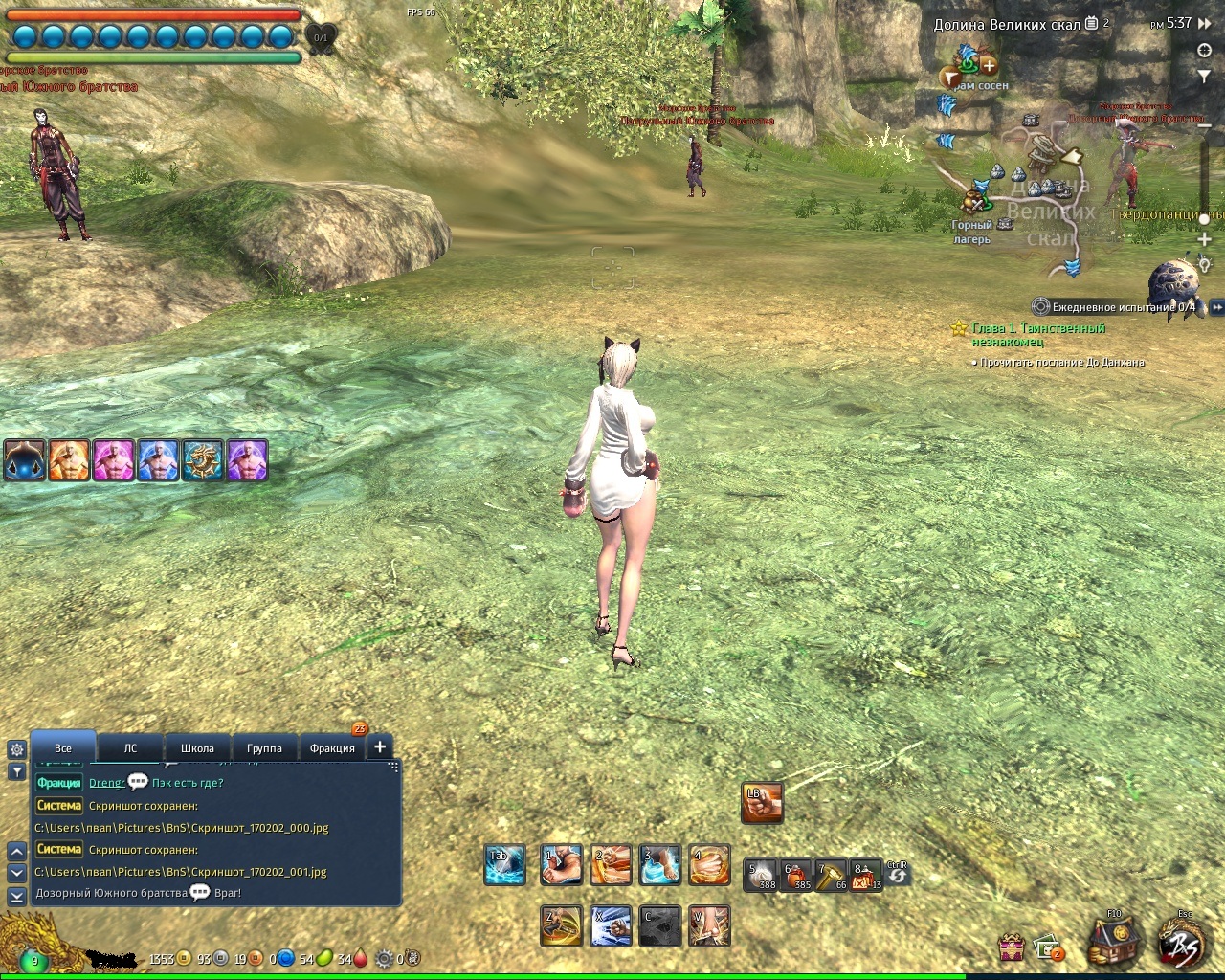Jump chat to the latest message
This screenshot has width=1225, height=980.
16,896
